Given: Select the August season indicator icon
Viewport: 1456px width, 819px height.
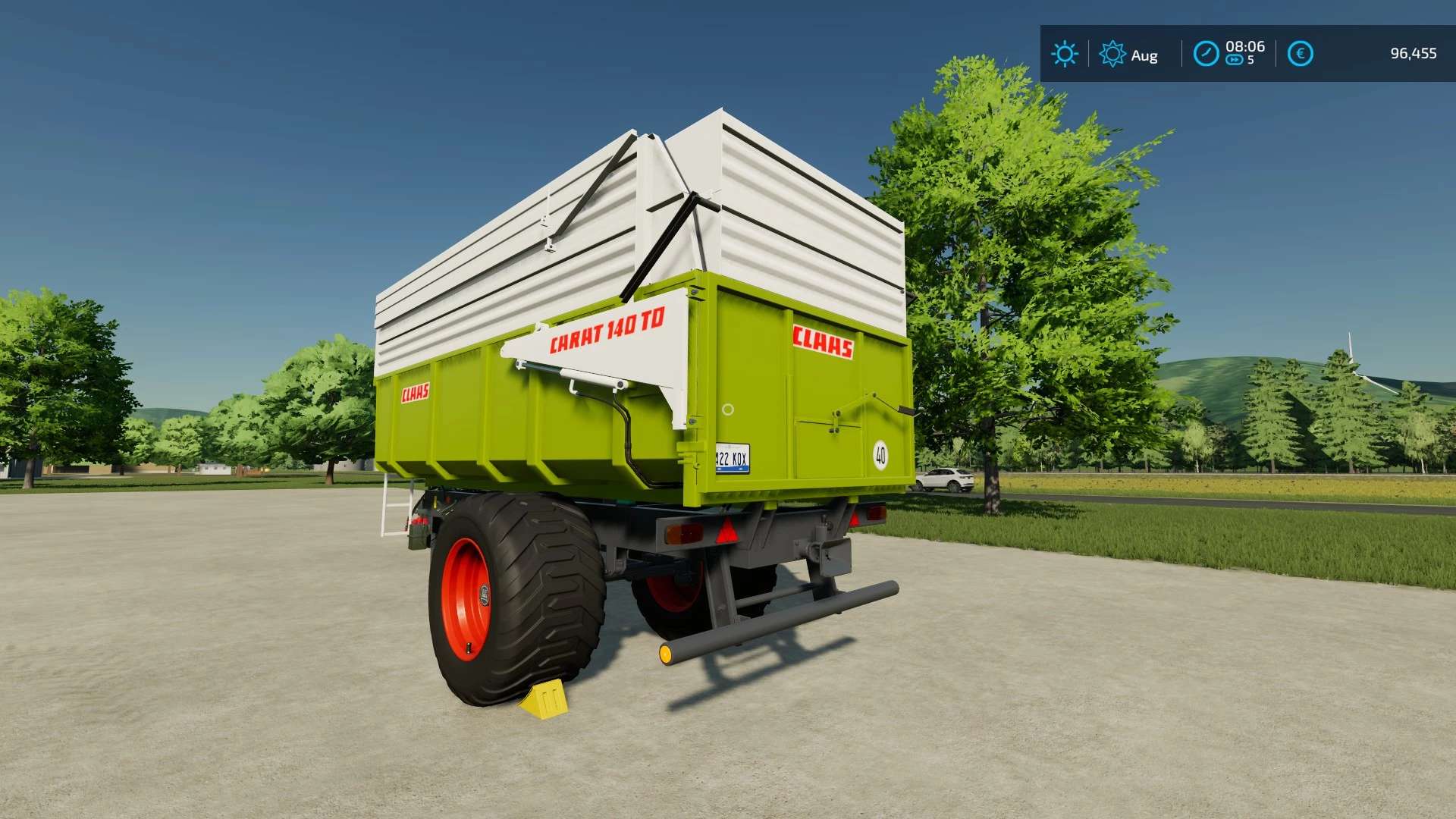Looking at the screenshot, I should point(1112,54).
